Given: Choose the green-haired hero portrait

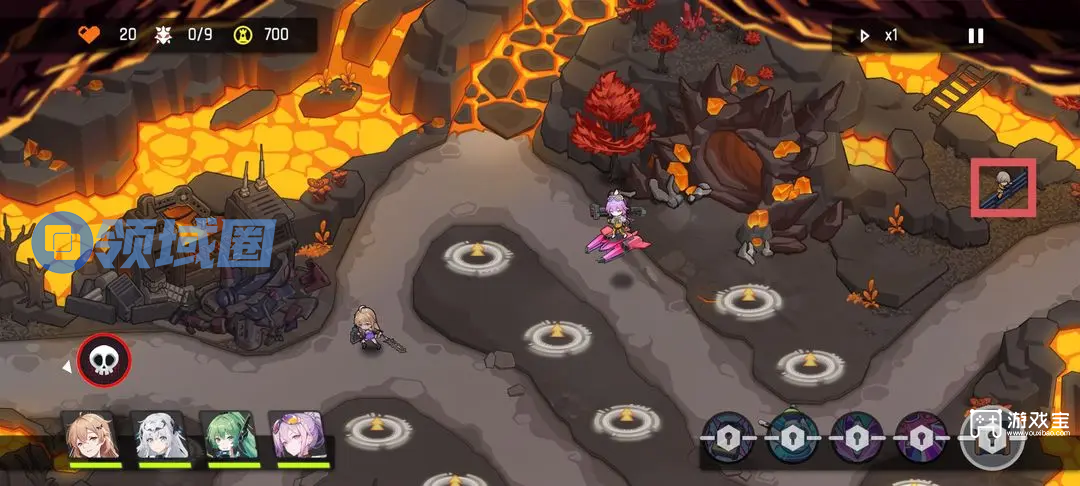Looking at the screenshot, I should (232, 437).
